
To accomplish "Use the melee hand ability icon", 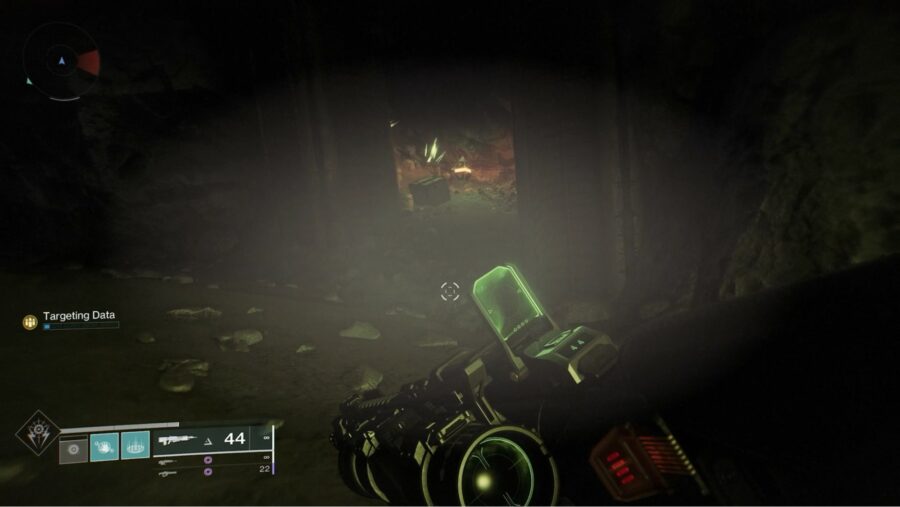I will click(104, 446).
